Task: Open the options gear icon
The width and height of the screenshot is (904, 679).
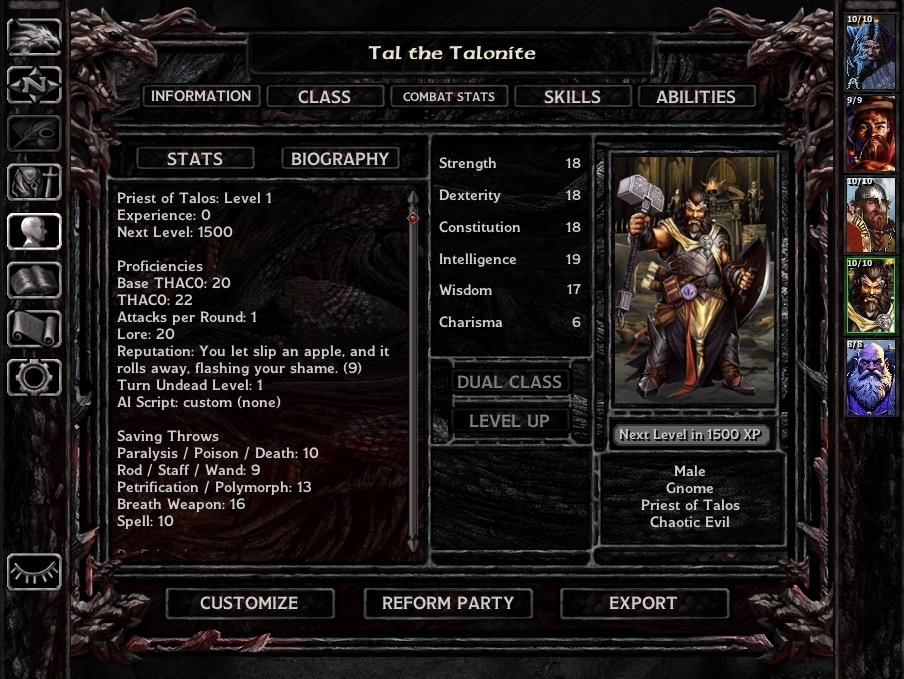Action: 34,377
